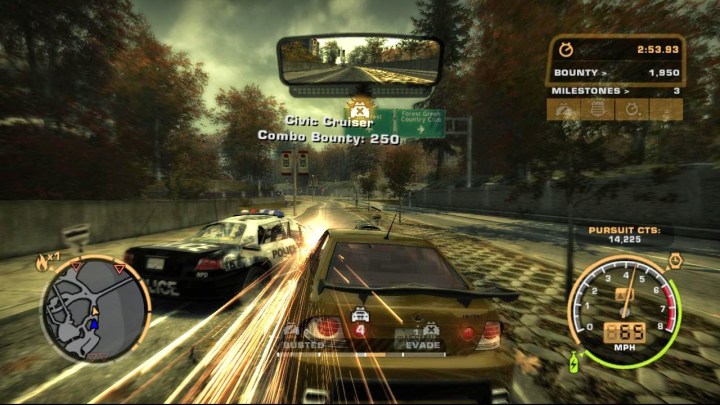The image size is (720, 405).
Task: Click the rearview mirror display
Action: tap(359, 61)
